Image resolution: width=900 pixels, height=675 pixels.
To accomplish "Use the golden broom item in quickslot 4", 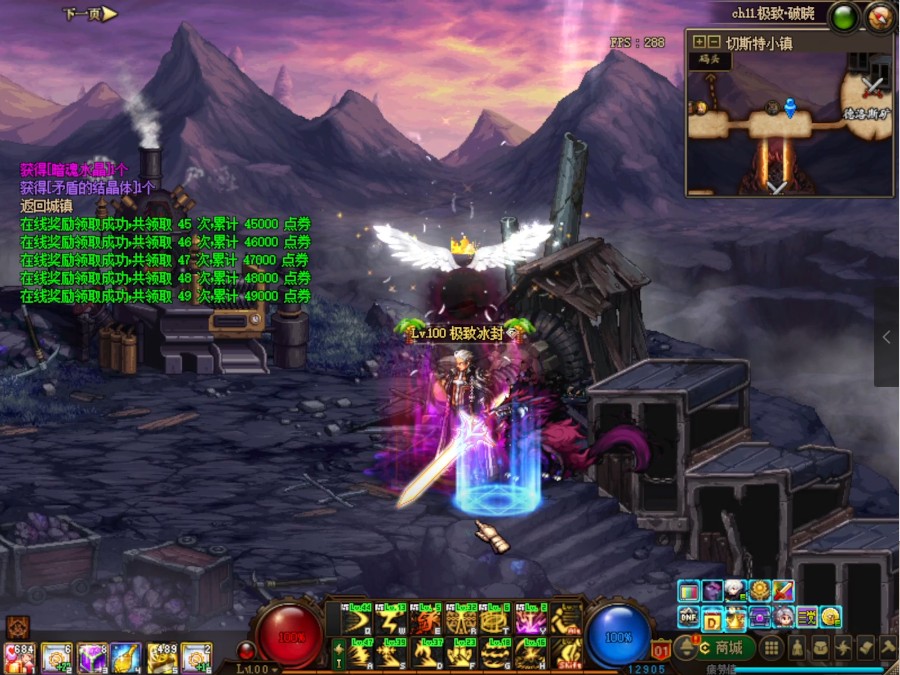I will pos(126,657).
